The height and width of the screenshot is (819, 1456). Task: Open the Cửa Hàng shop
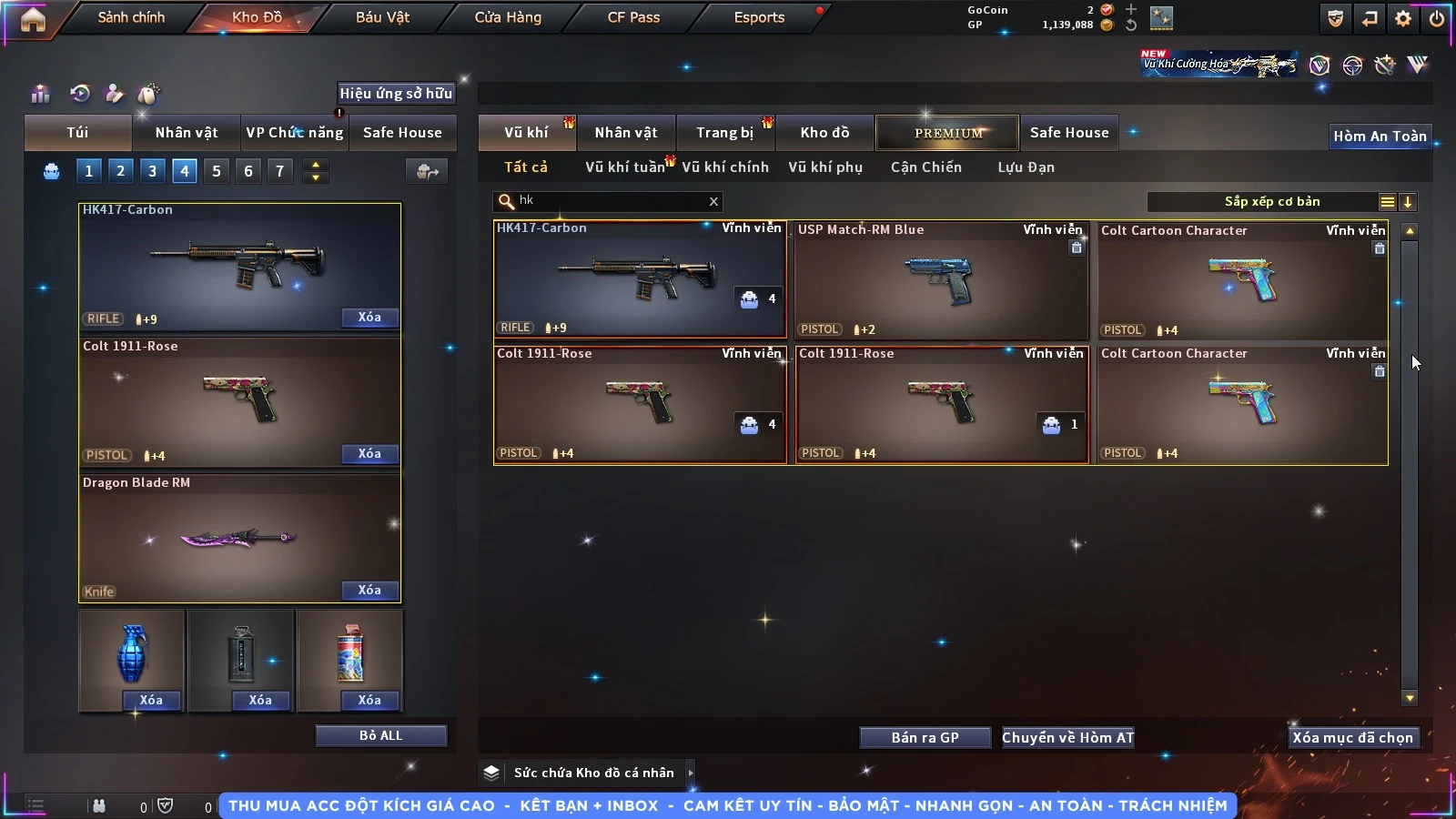pos(508,17)
